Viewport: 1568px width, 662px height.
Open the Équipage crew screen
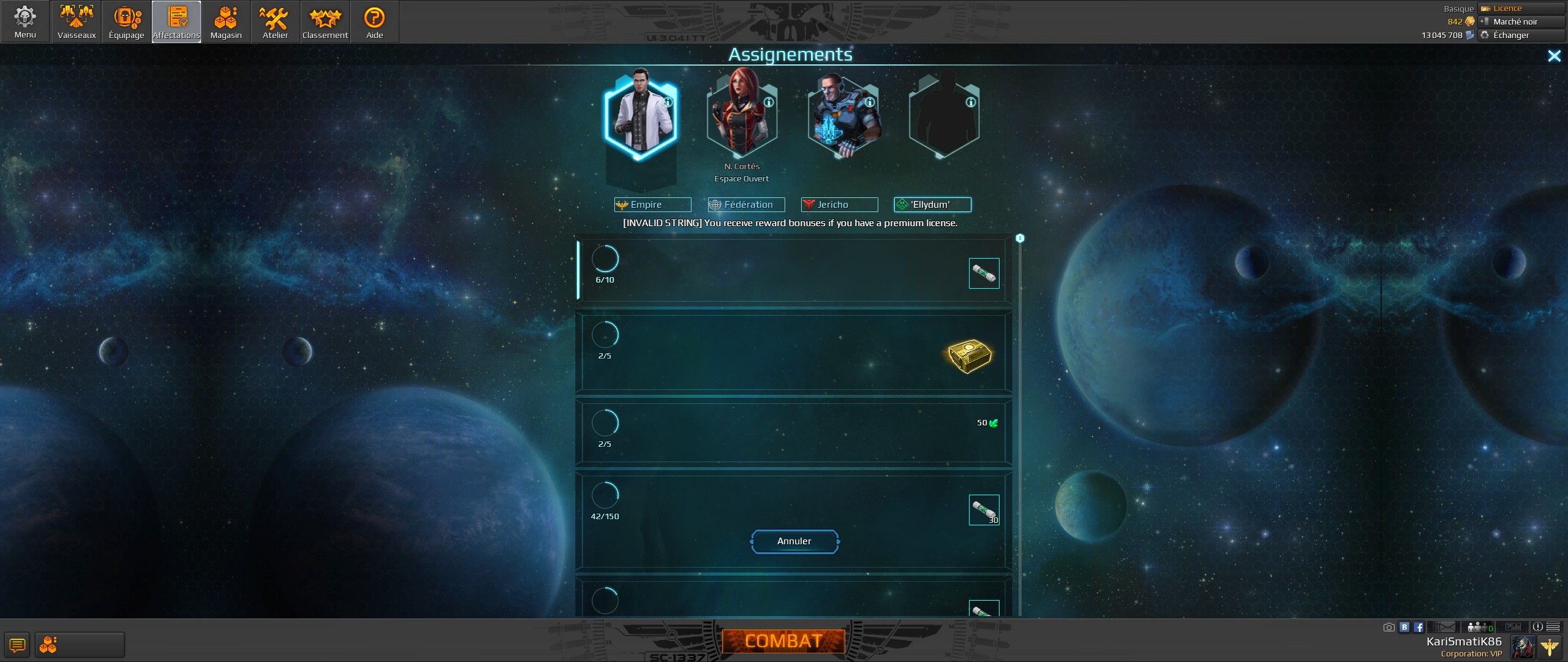(126, 21)
